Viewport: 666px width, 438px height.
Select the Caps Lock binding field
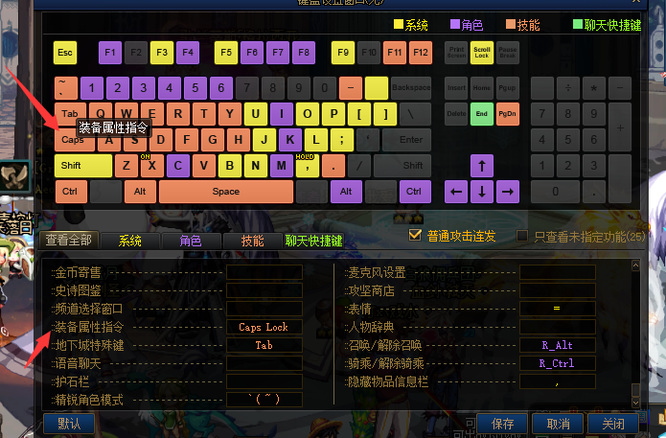click(x=263, y=327)
